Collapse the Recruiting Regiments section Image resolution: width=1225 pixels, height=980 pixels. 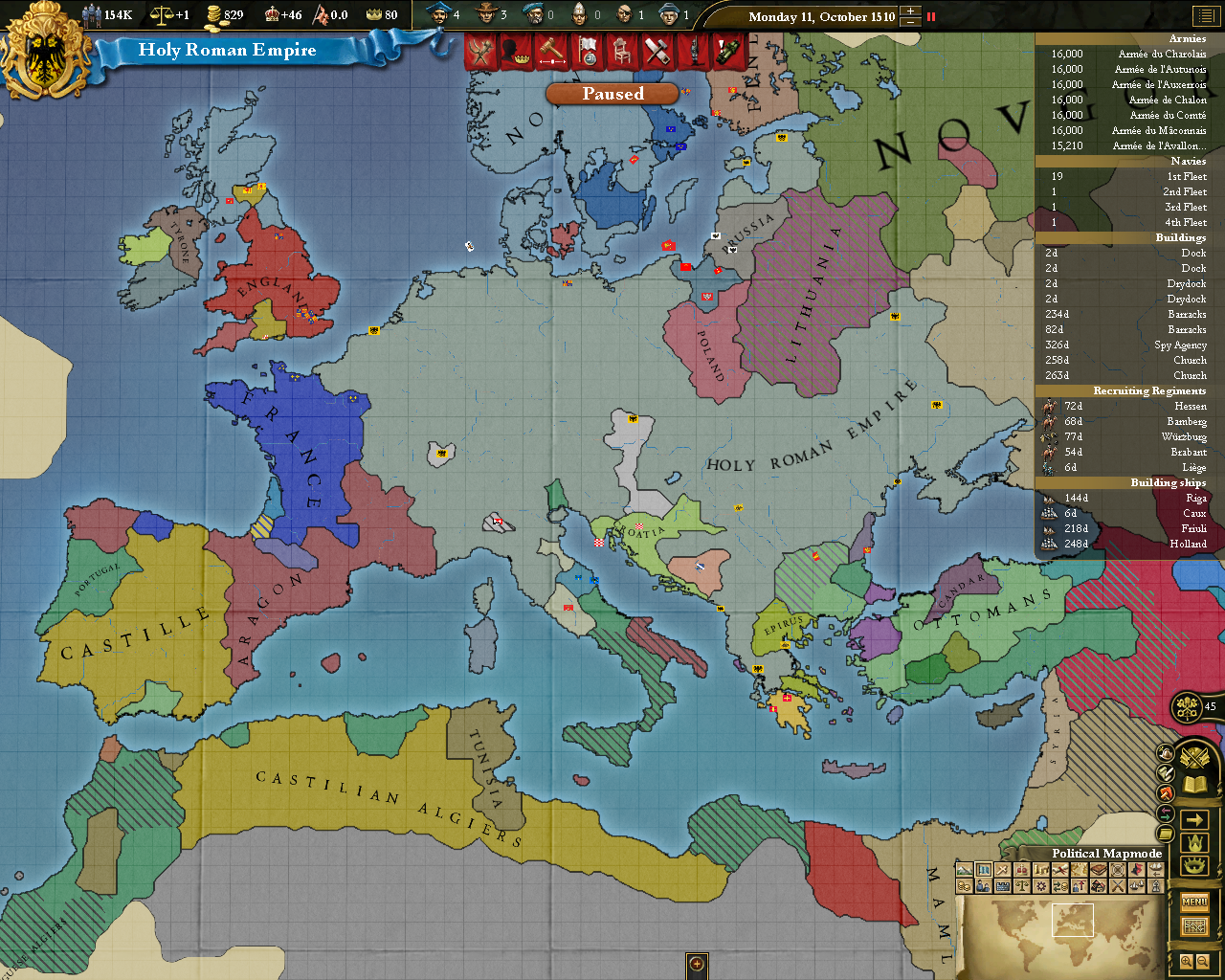[x=1149, y=390]
